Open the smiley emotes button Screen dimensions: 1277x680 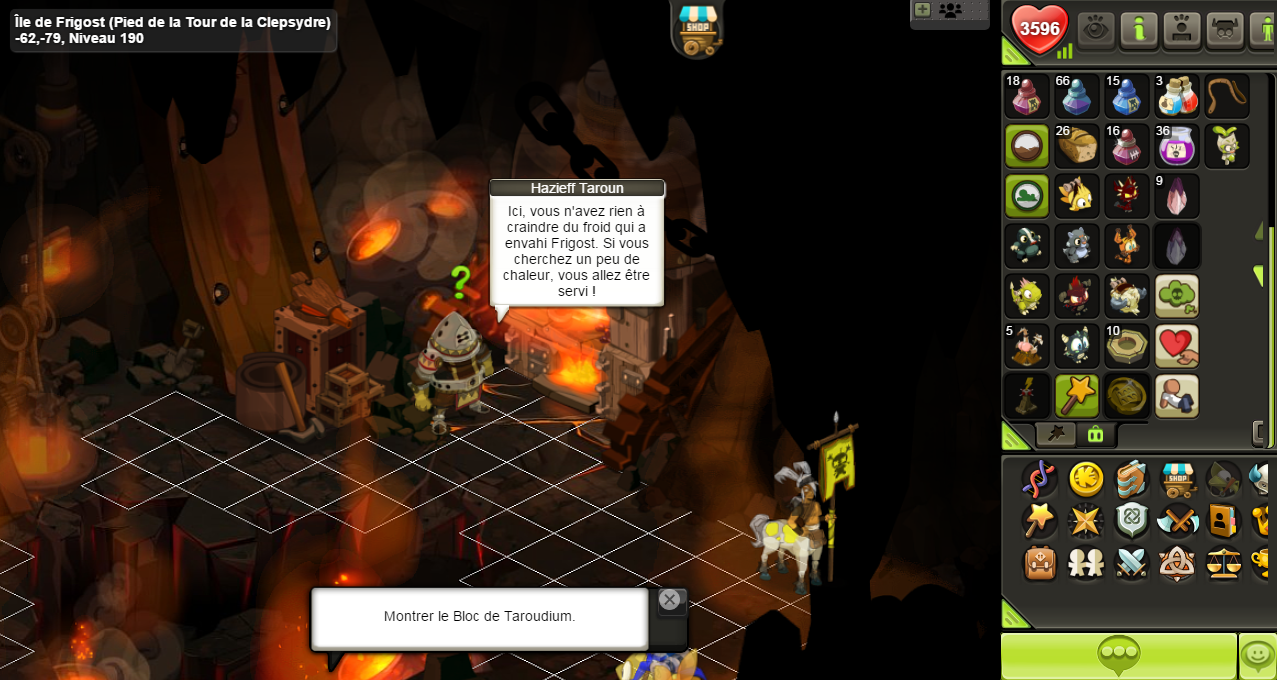1256,656
